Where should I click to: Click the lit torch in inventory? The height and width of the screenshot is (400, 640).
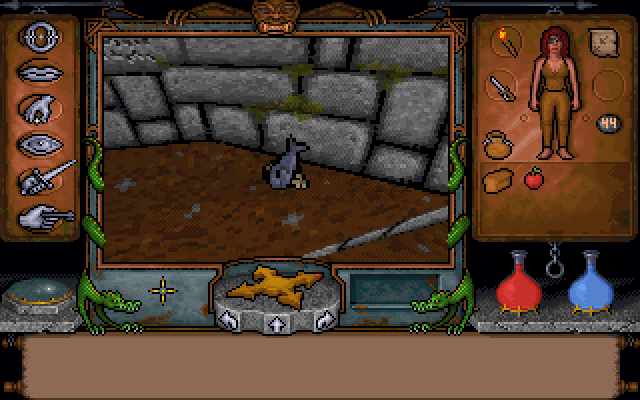(505, 44)
